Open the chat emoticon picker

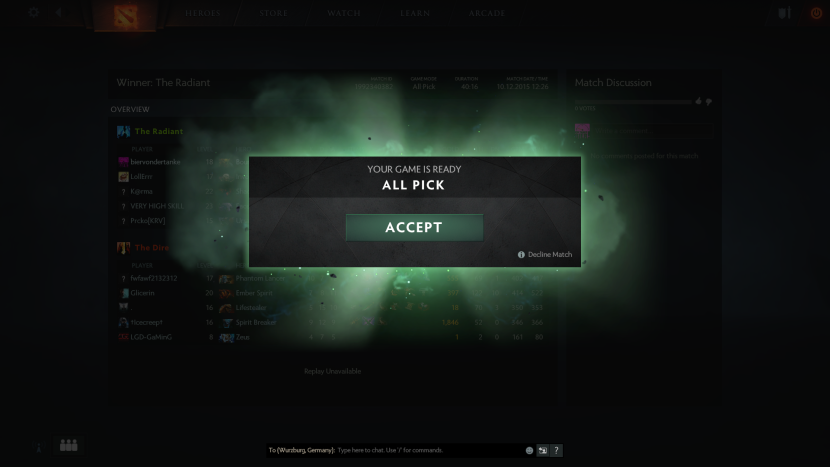point(529,451)
